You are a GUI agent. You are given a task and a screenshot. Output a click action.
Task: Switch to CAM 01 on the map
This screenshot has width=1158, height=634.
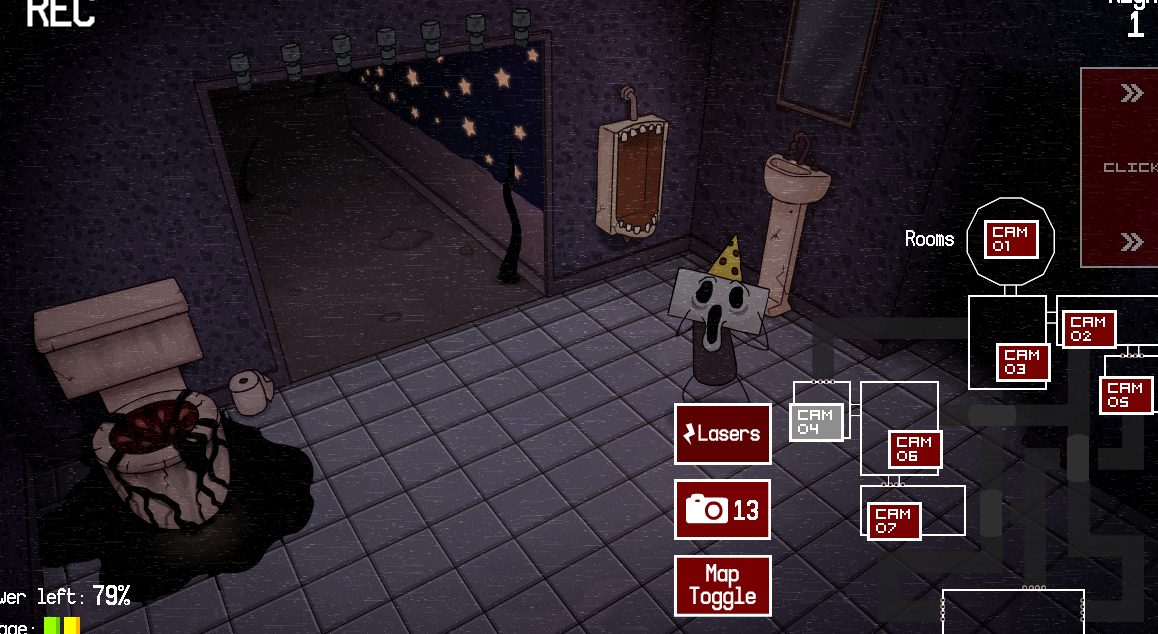point(1011,240)
